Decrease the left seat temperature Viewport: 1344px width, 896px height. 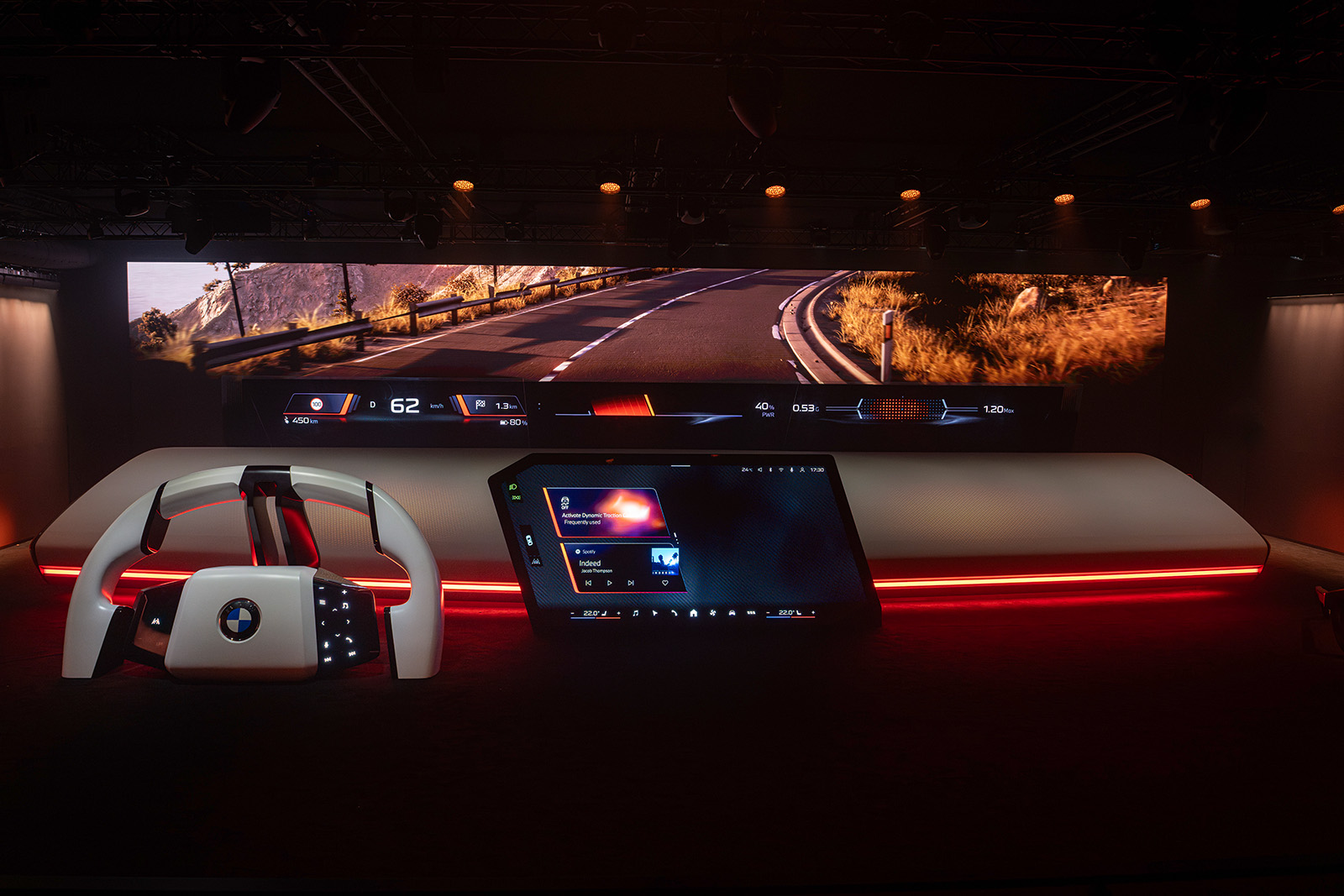(573, 614)
